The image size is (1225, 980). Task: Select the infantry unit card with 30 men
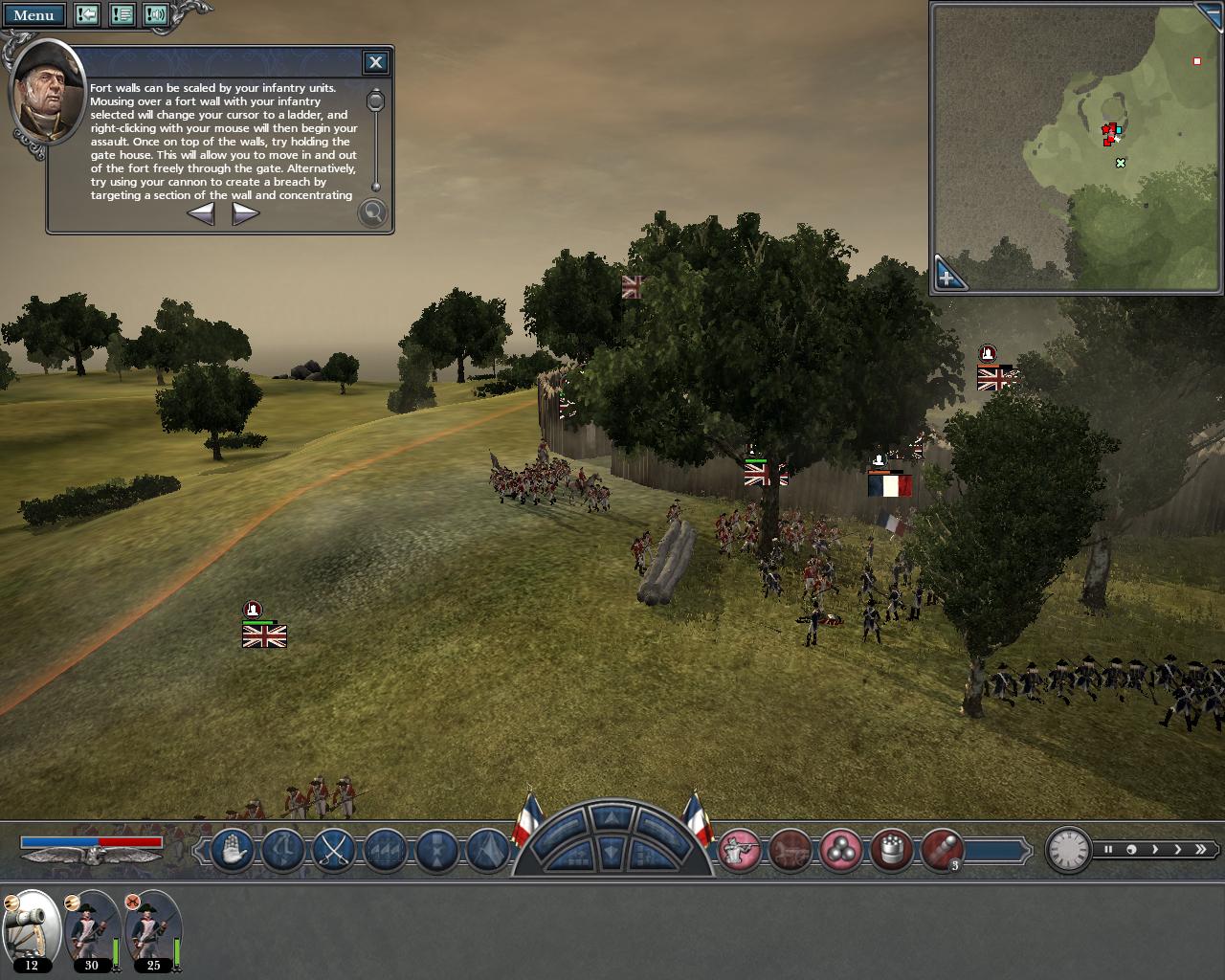tap(92, 929)
